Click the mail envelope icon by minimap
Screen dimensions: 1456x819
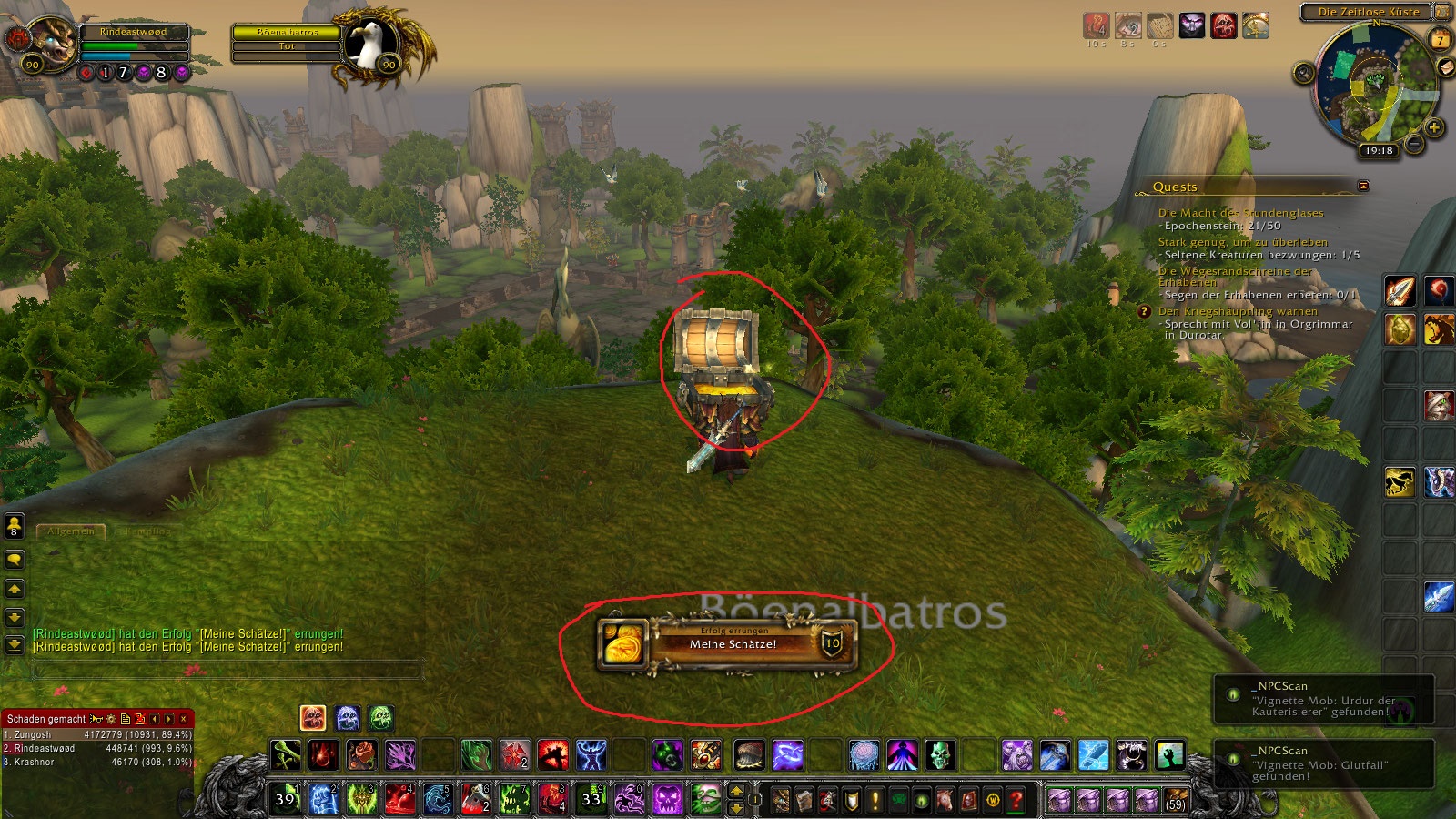click(x=1445, y=67)
